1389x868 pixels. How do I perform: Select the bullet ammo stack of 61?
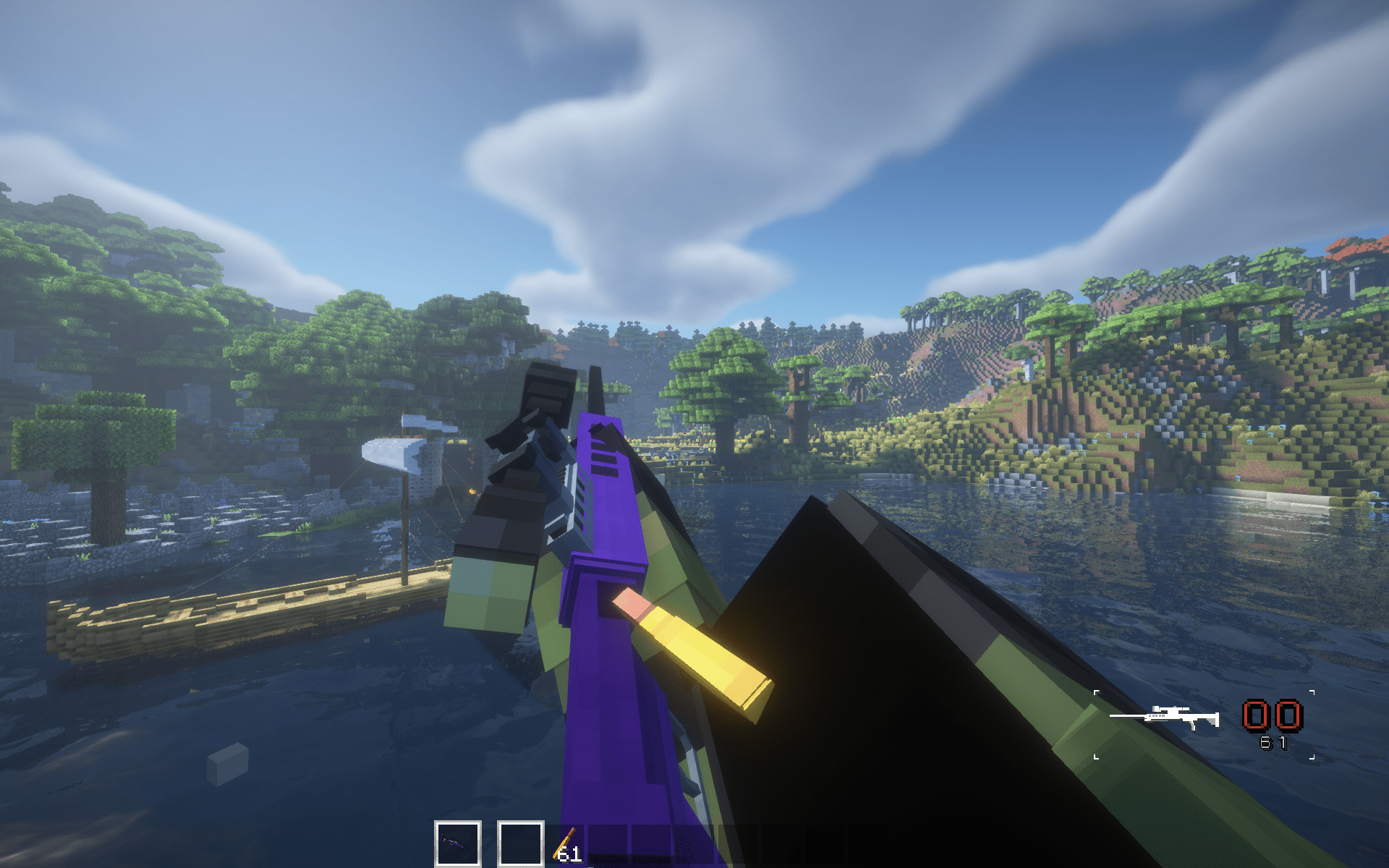(x=566, y=846)
